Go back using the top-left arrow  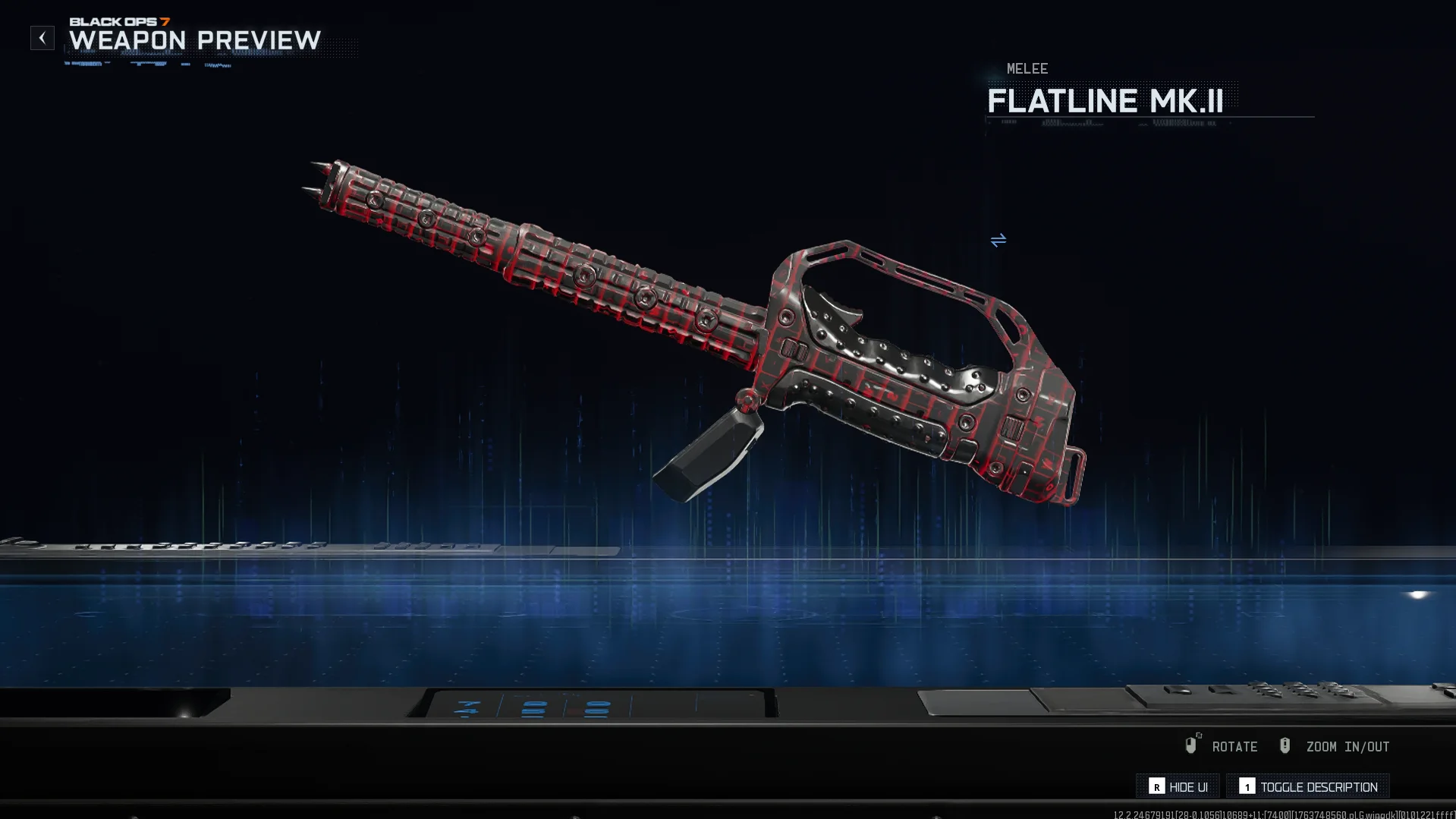coord(42,38)
